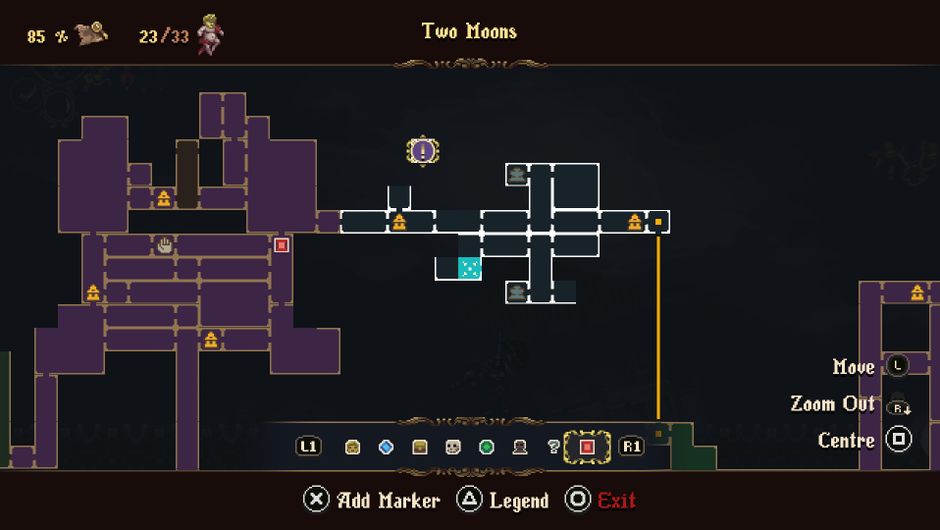Viewport: 940px width, 530px height.
Task: Click the cyan highlighted room on the map
Action: (469, 268)
